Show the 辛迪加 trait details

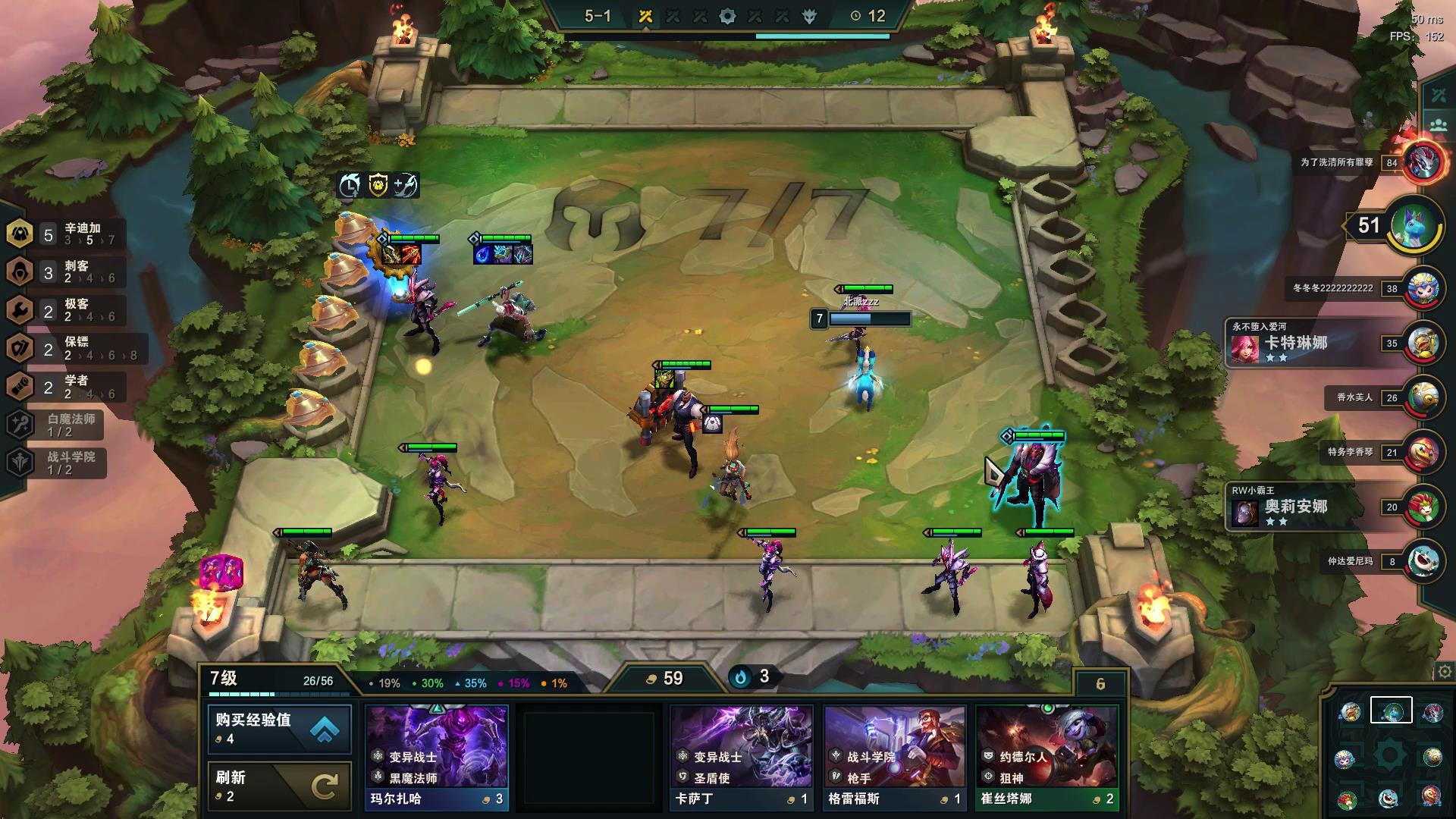click(64, 234)
